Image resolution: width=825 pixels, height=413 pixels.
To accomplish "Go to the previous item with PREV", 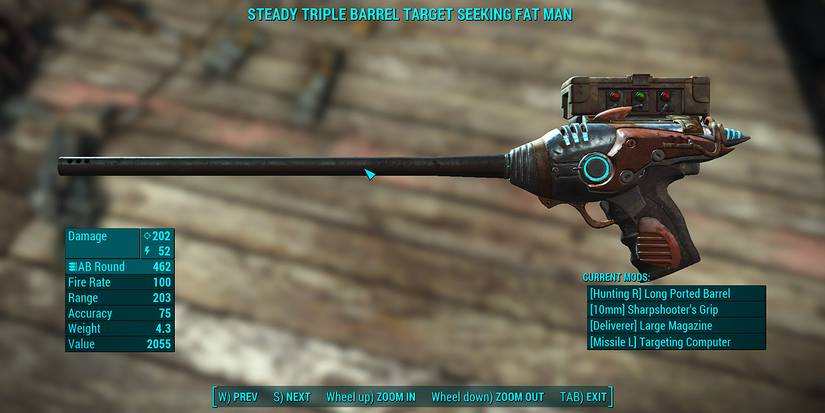I will click(x=238, y=397).
